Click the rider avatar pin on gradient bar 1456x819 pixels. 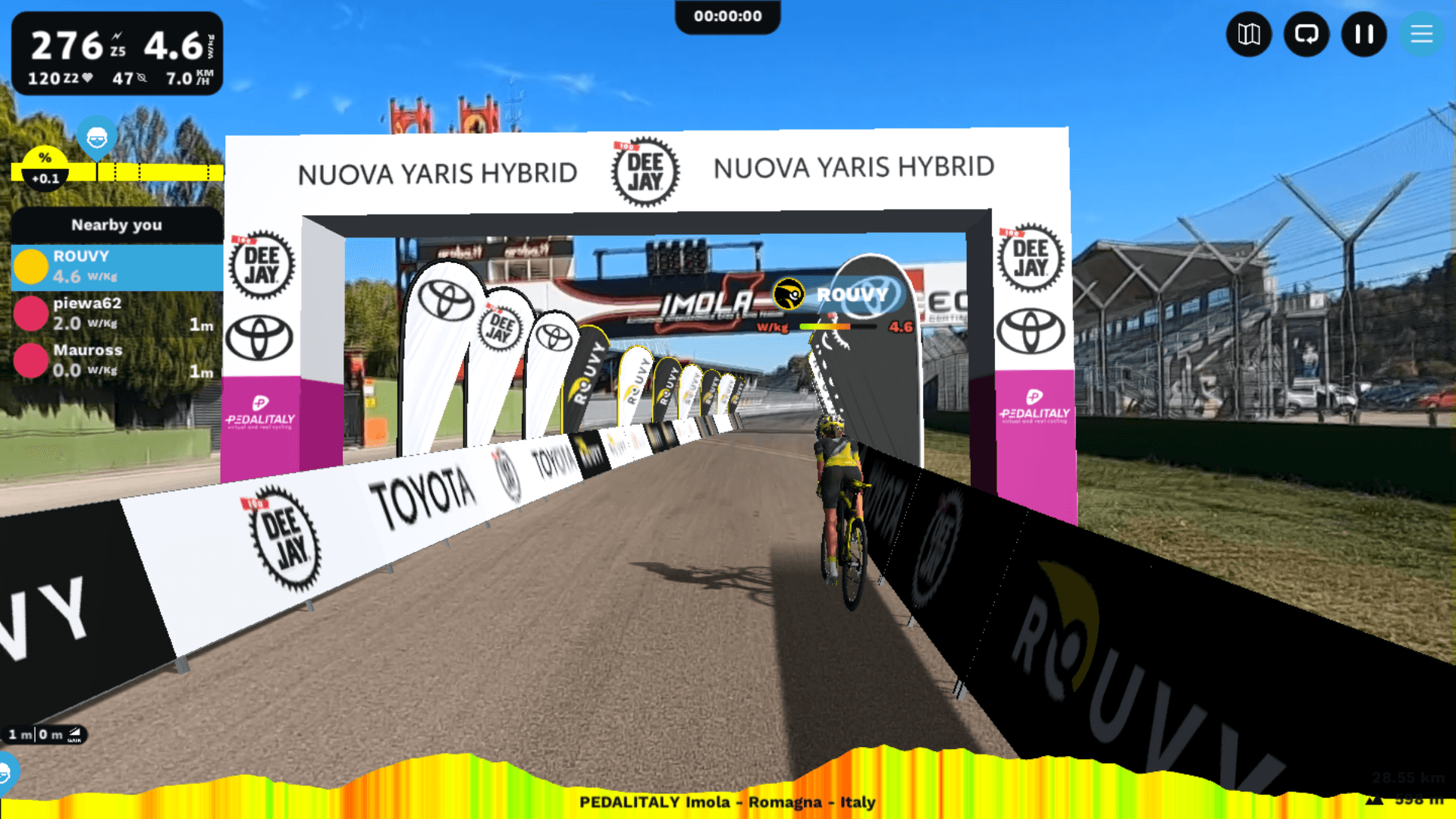click(96, 139)
